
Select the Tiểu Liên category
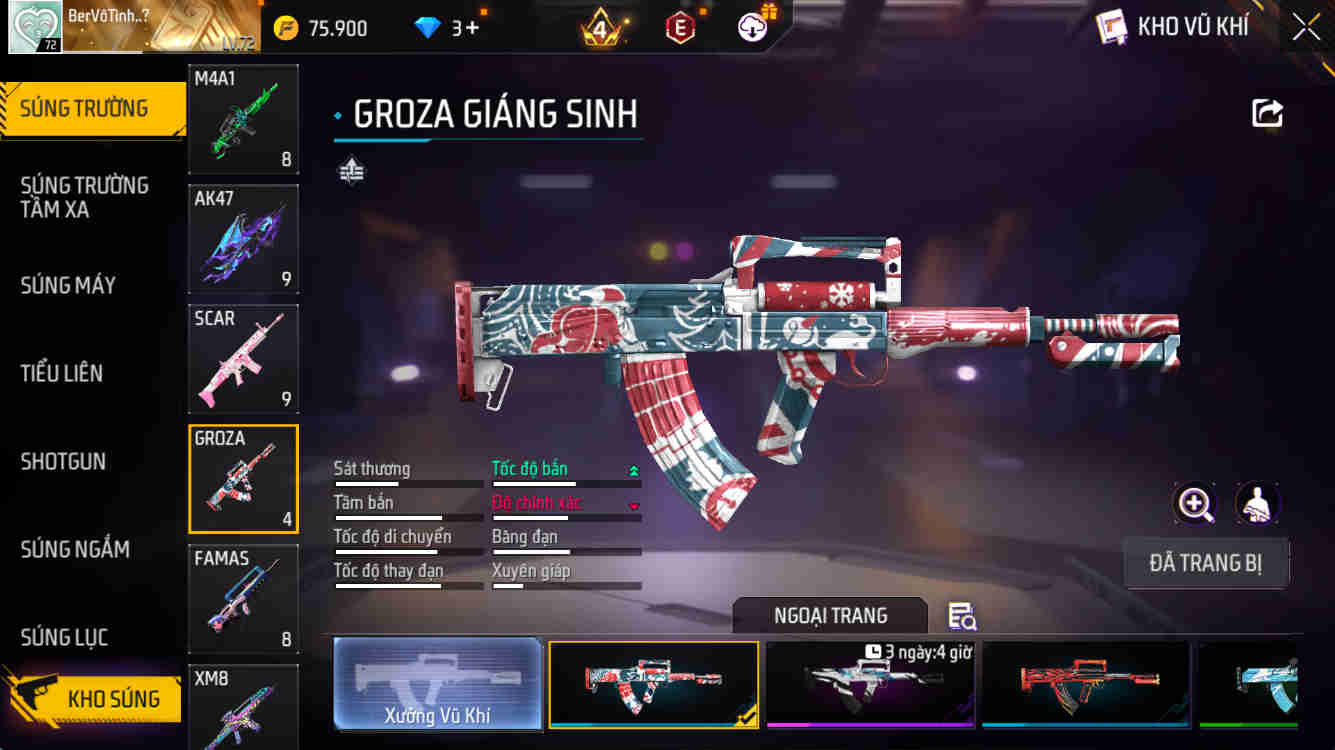point(62,373)
